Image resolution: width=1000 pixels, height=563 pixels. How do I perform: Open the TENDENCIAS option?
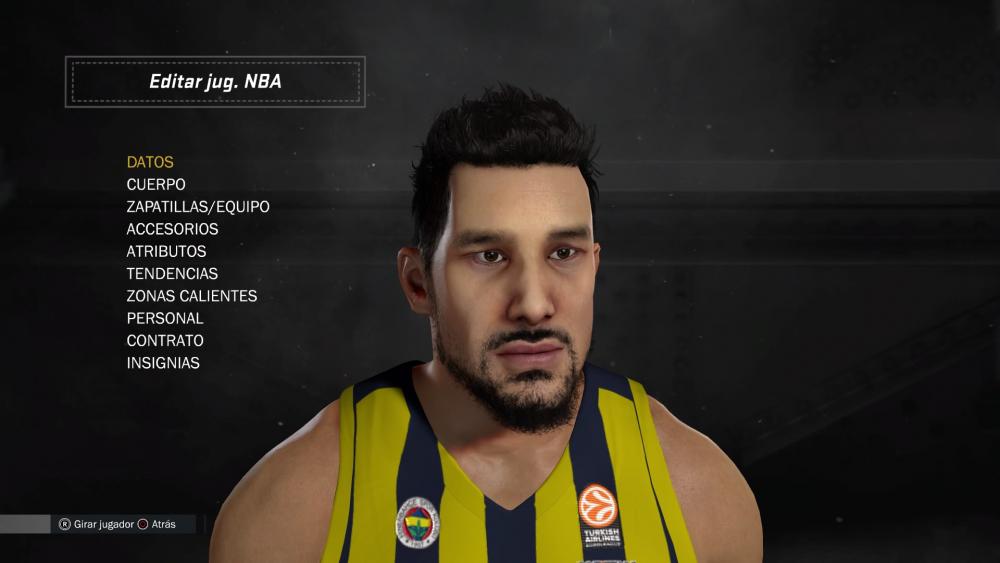(172, 273)
